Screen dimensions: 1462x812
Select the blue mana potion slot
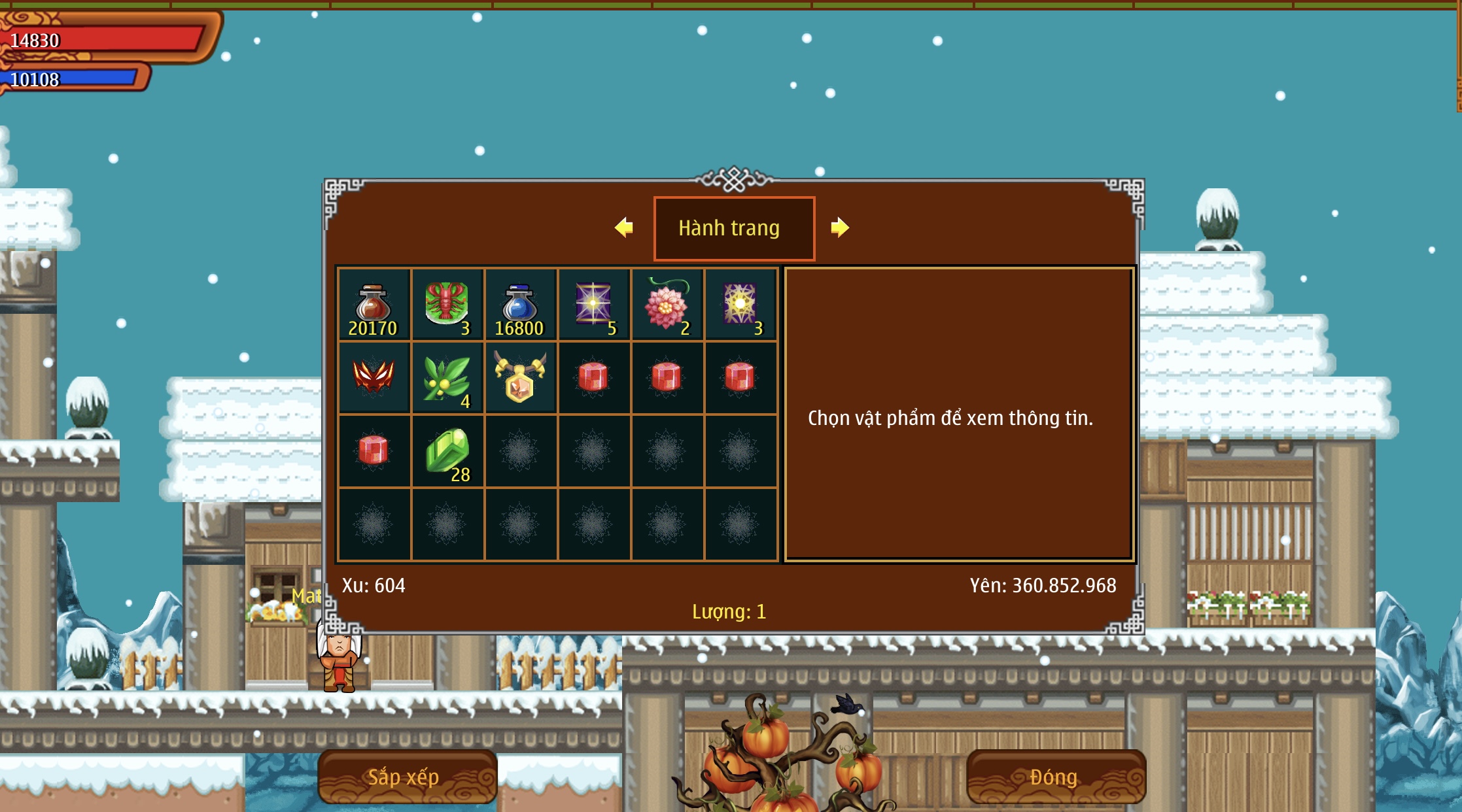(x=520, y=305)
